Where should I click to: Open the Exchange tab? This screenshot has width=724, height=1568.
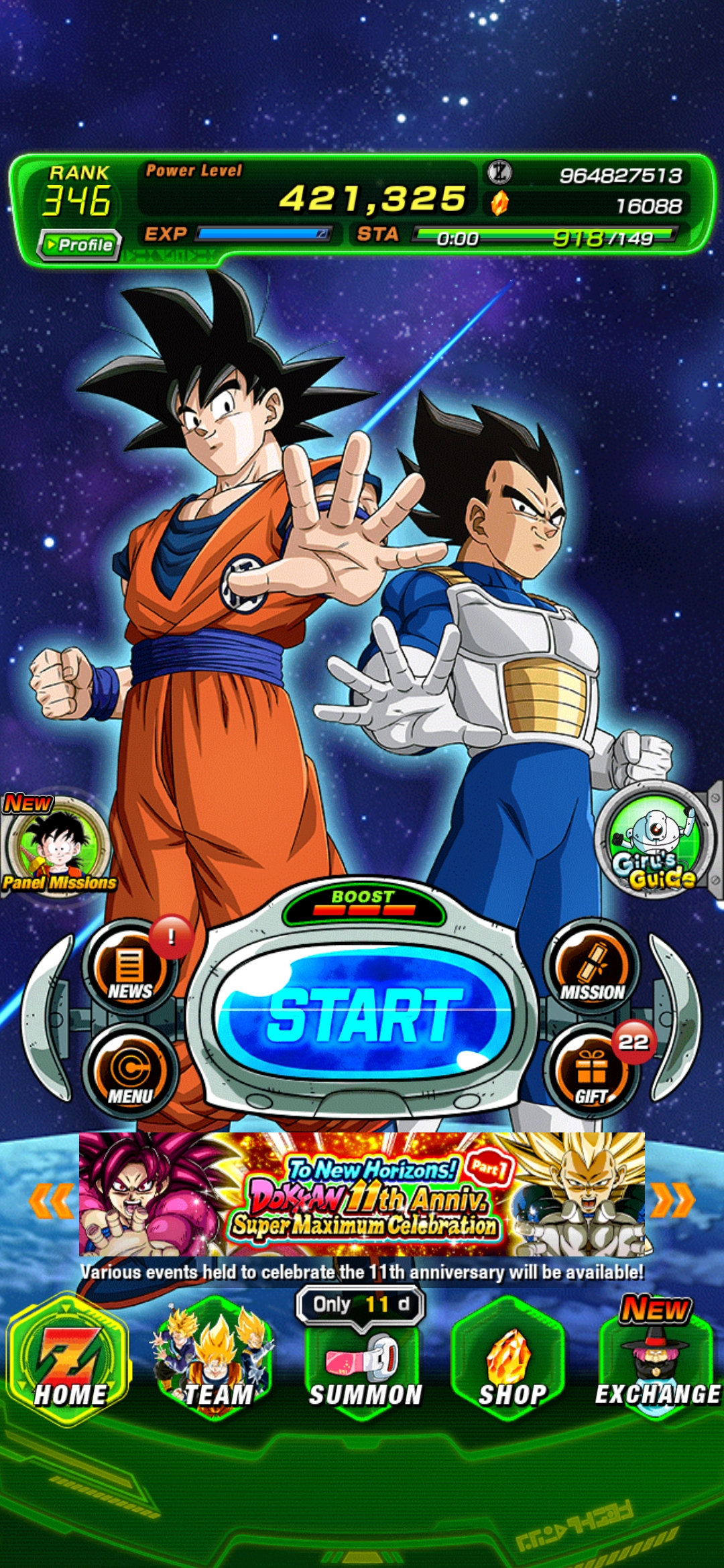coord(657,1360)
